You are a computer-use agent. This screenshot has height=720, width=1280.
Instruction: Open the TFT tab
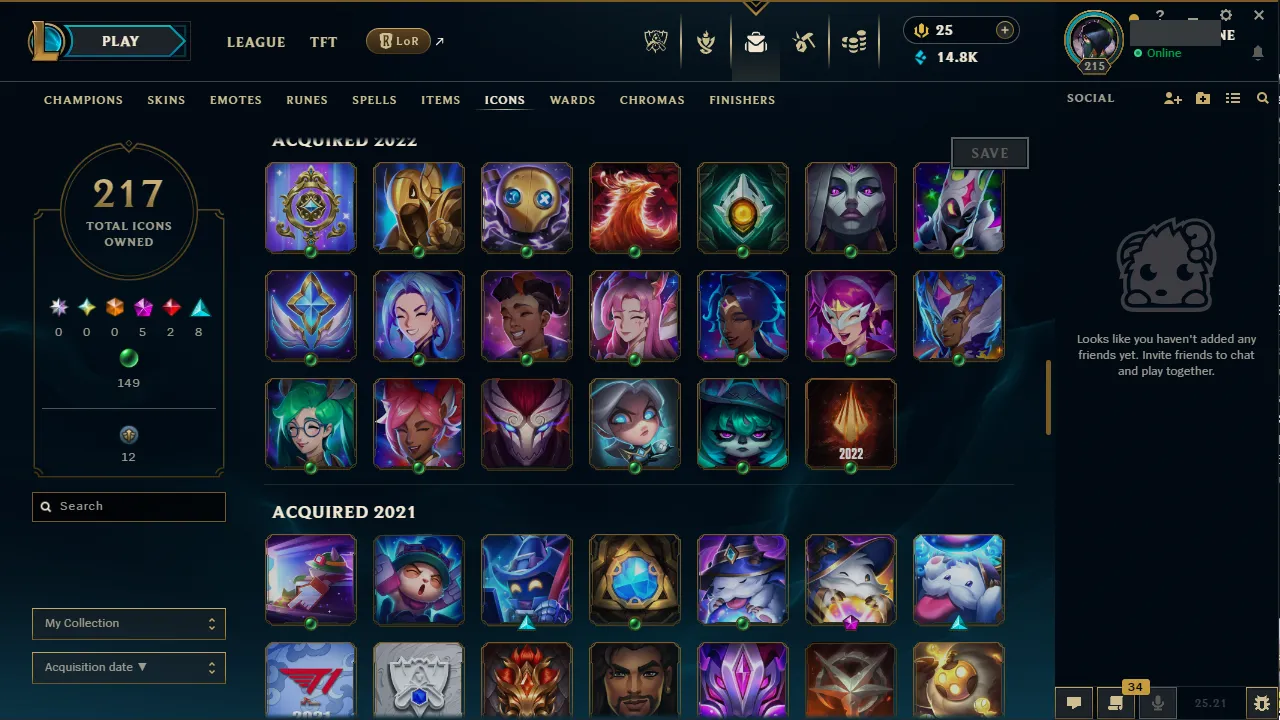[x=323, y=42]
